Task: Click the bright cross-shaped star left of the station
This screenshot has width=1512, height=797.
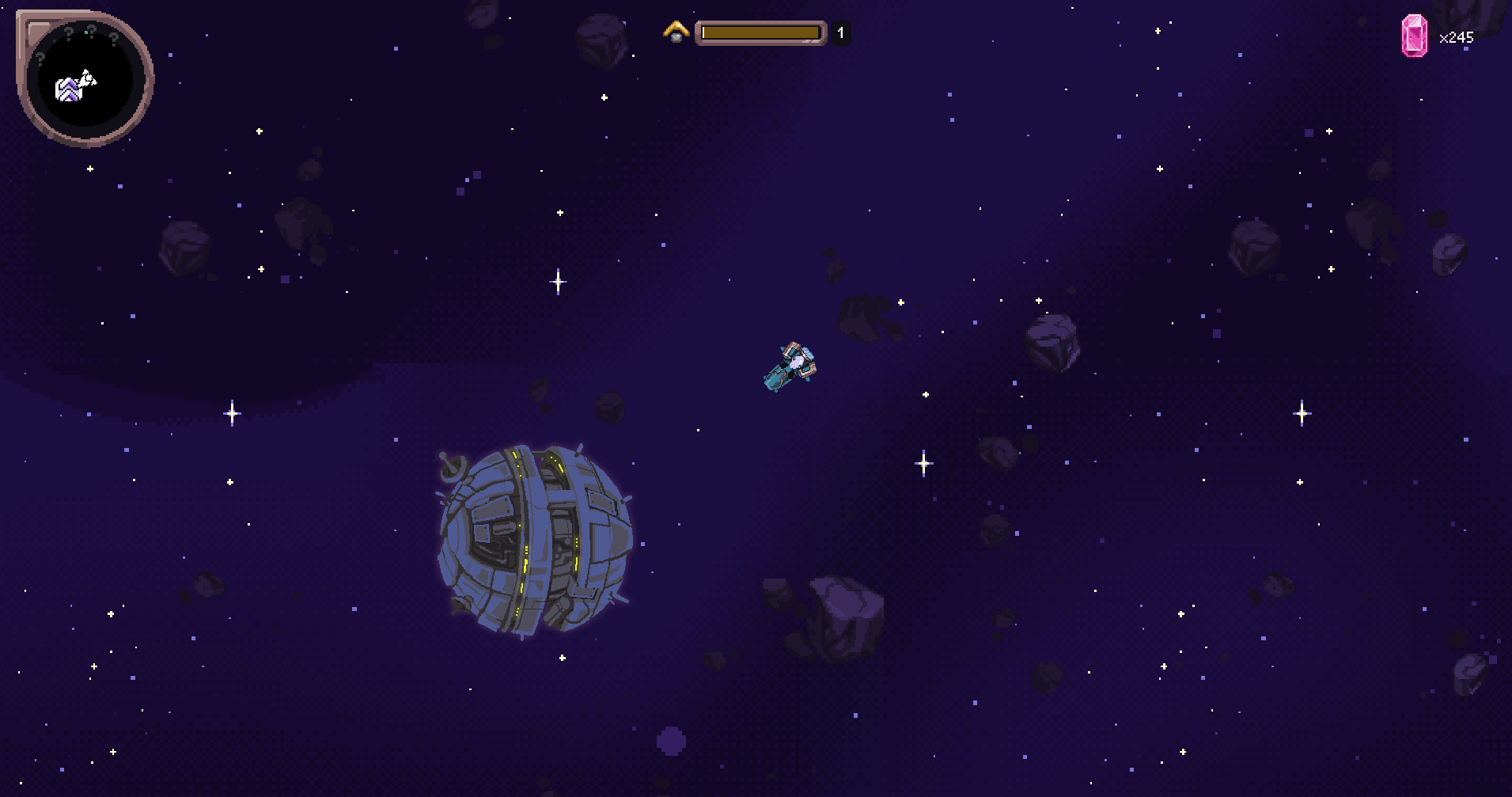Action: pyautogui.click(x=232, y=412)
